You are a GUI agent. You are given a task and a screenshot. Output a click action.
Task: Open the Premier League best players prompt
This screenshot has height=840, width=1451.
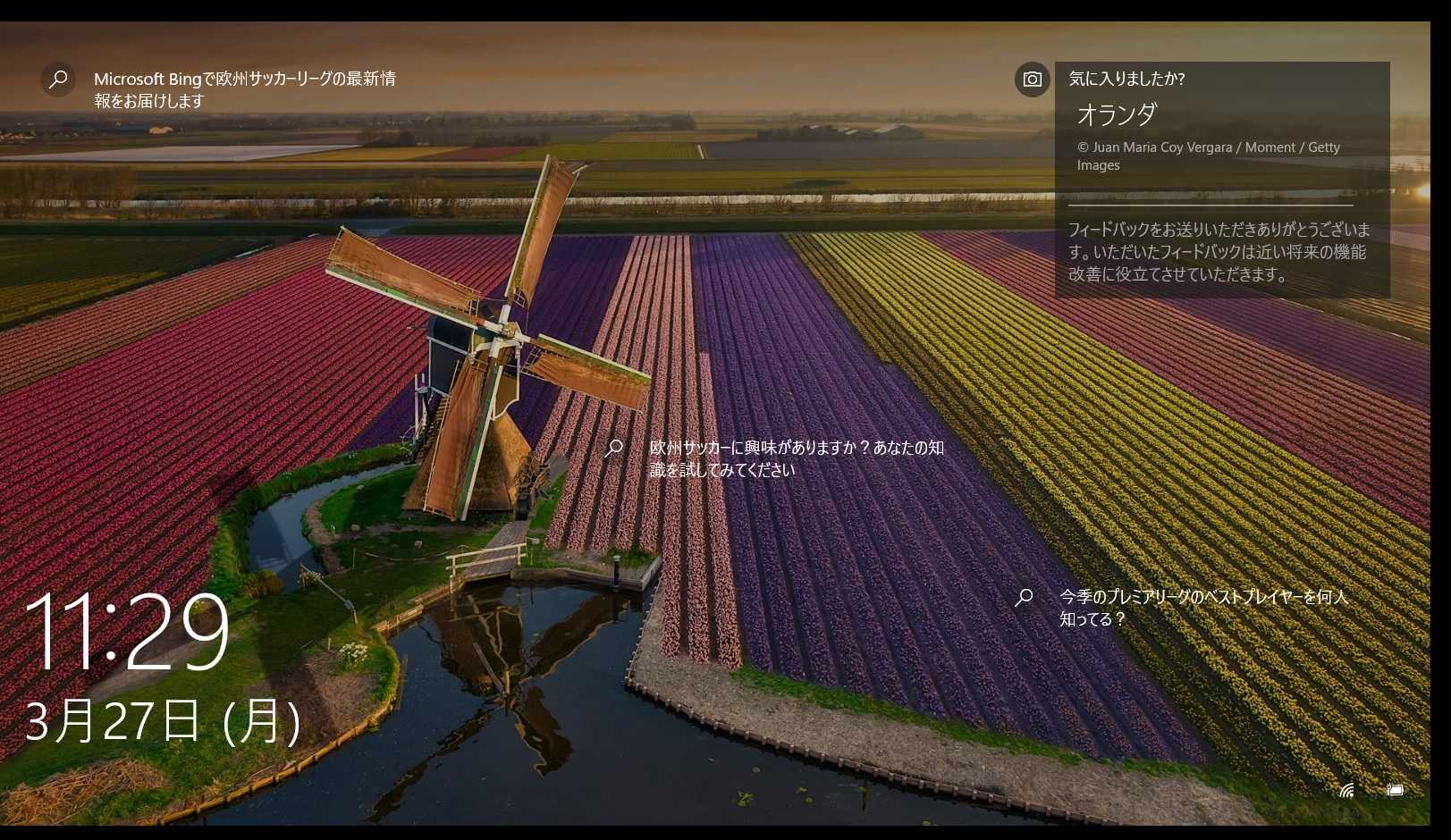pyautogui.click(x=1202, y=608)
